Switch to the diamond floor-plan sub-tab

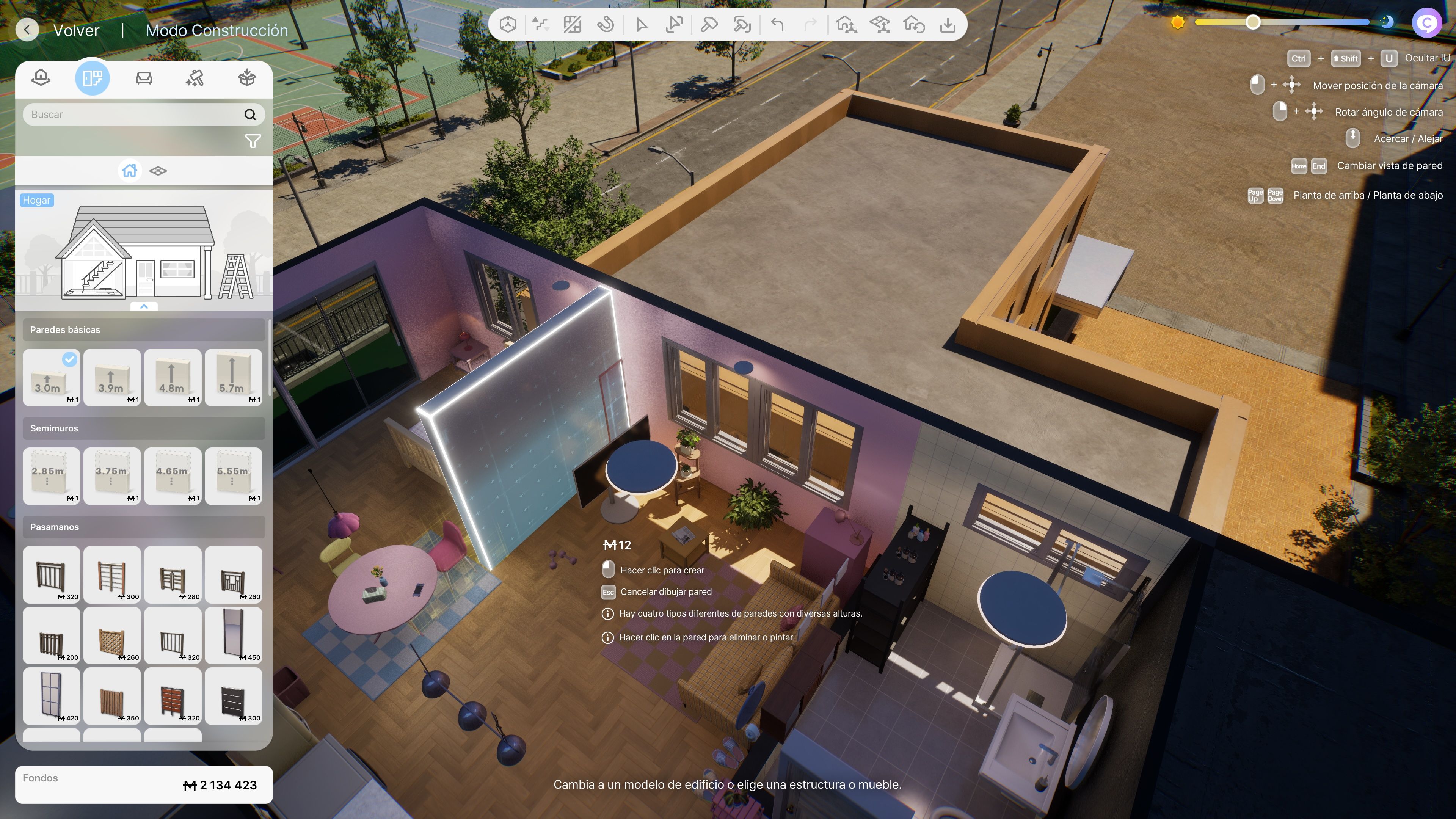[158, 171]
